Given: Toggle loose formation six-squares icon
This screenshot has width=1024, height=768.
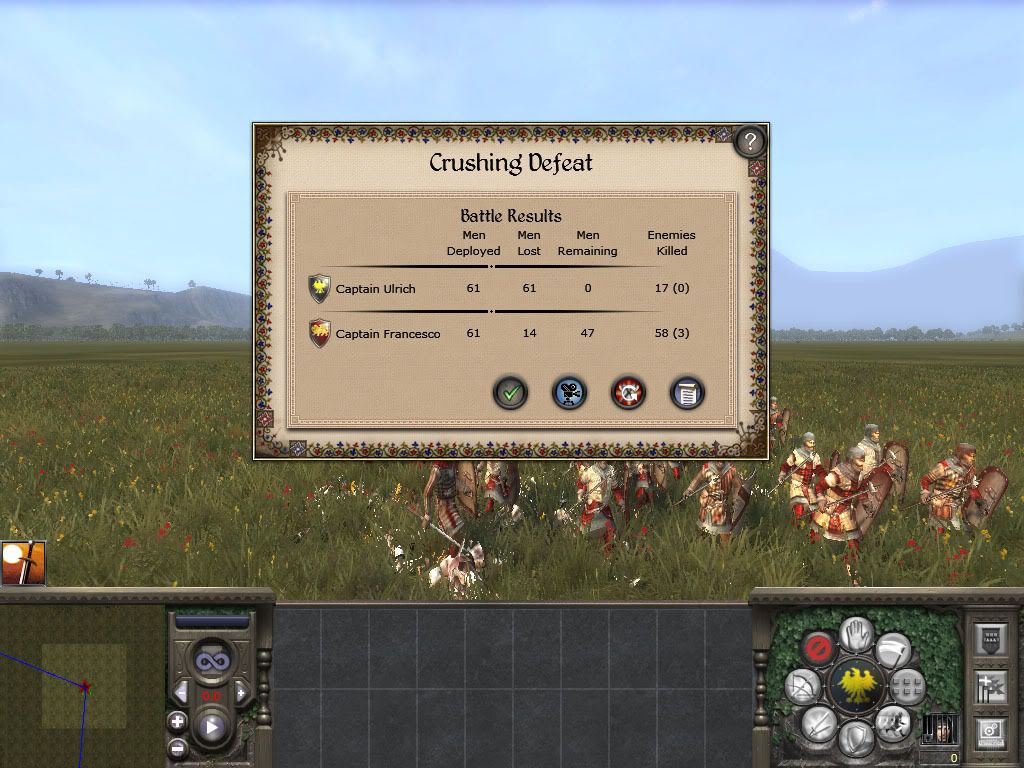Looking at the screenshot, I should 907,686.
